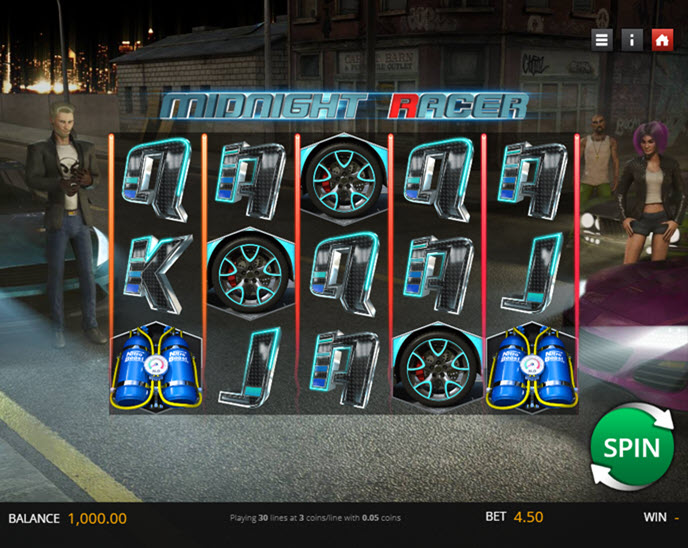Return to lobby via red home icon
Viewport: 688px width, 548px height.
pyautogui.click(x=661, y=39)
